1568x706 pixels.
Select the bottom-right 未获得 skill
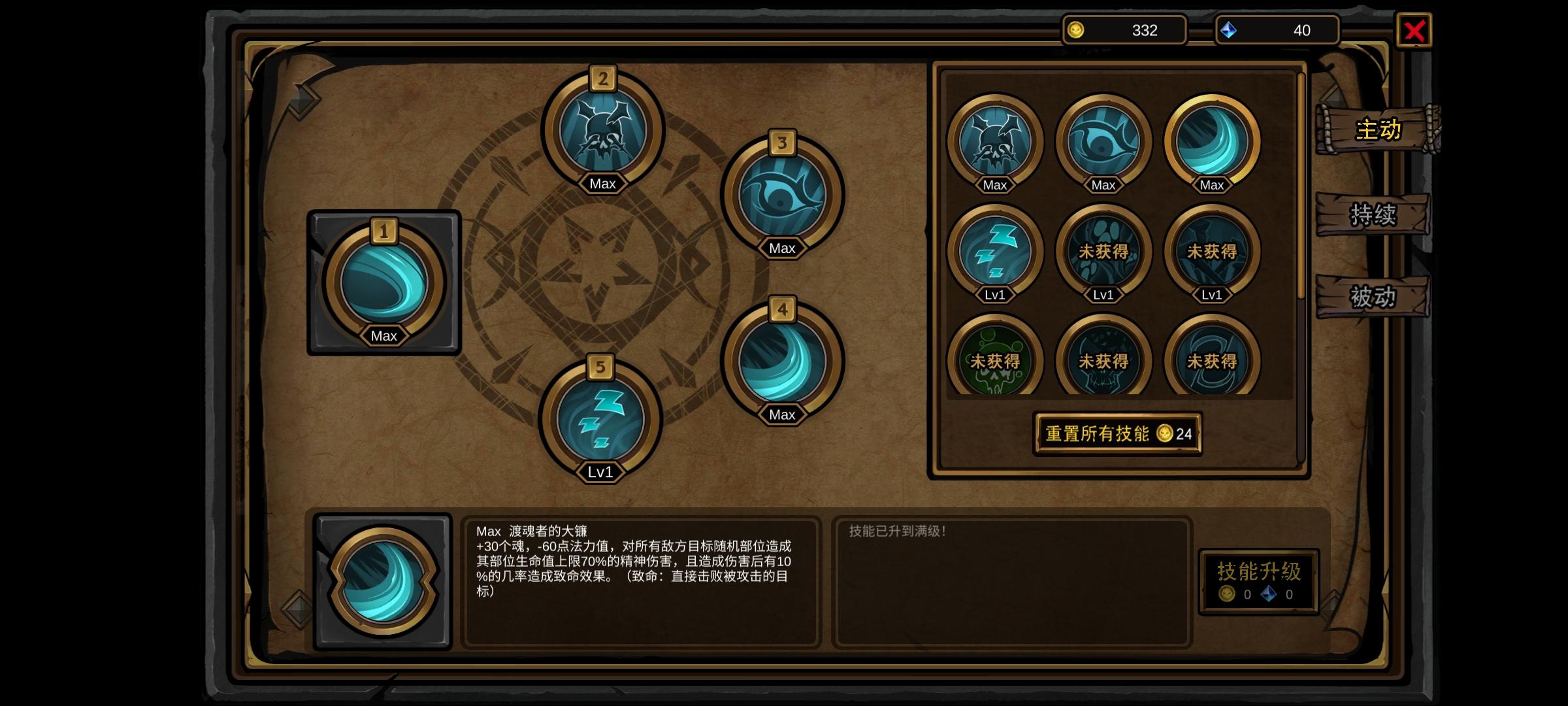[x=1212, y=360]
